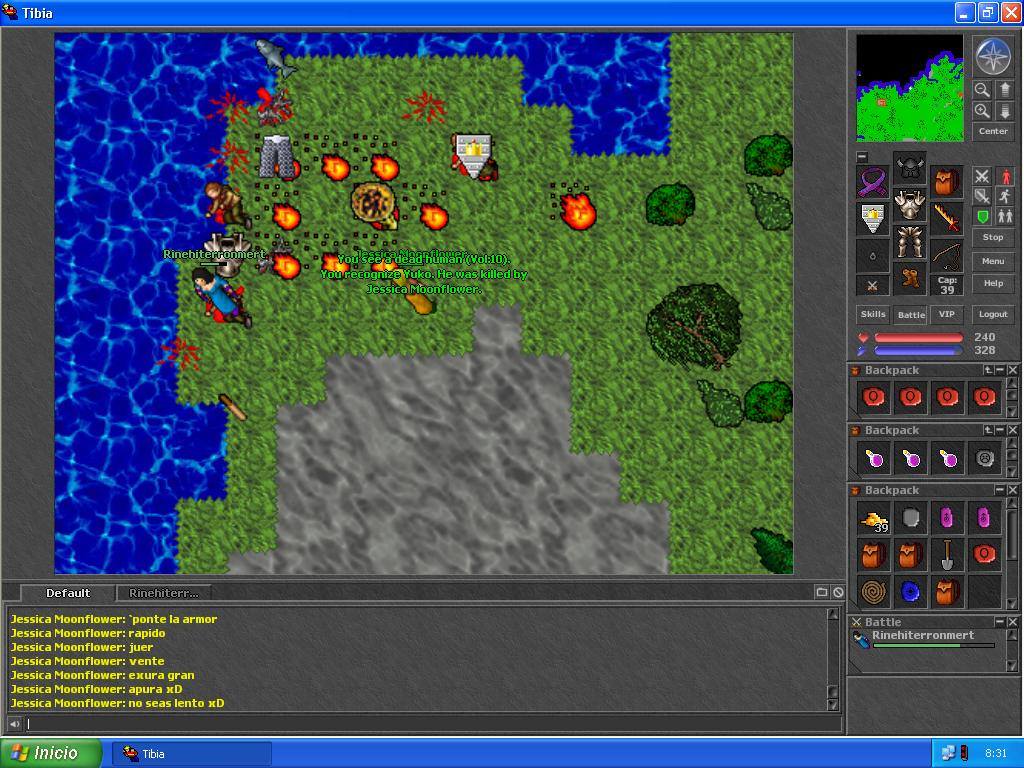Open the Skills window

(x=873, y=314)
